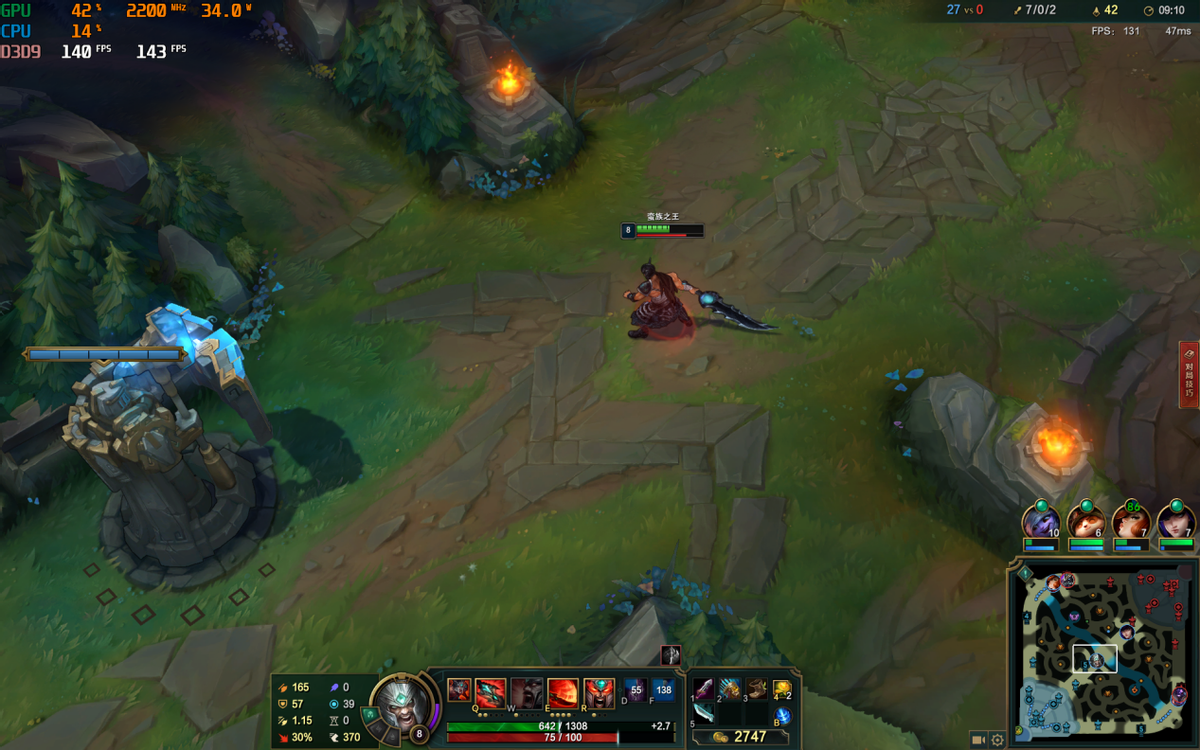Use the yellow flower item with two charges

pos(782,689)
